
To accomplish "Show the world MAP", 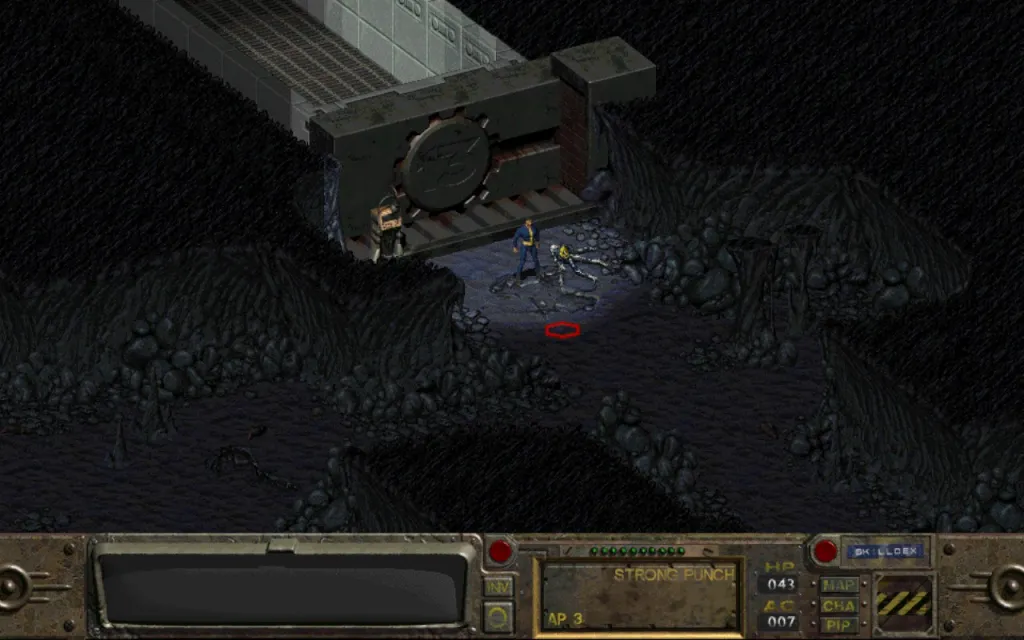I will click(837, 585).
